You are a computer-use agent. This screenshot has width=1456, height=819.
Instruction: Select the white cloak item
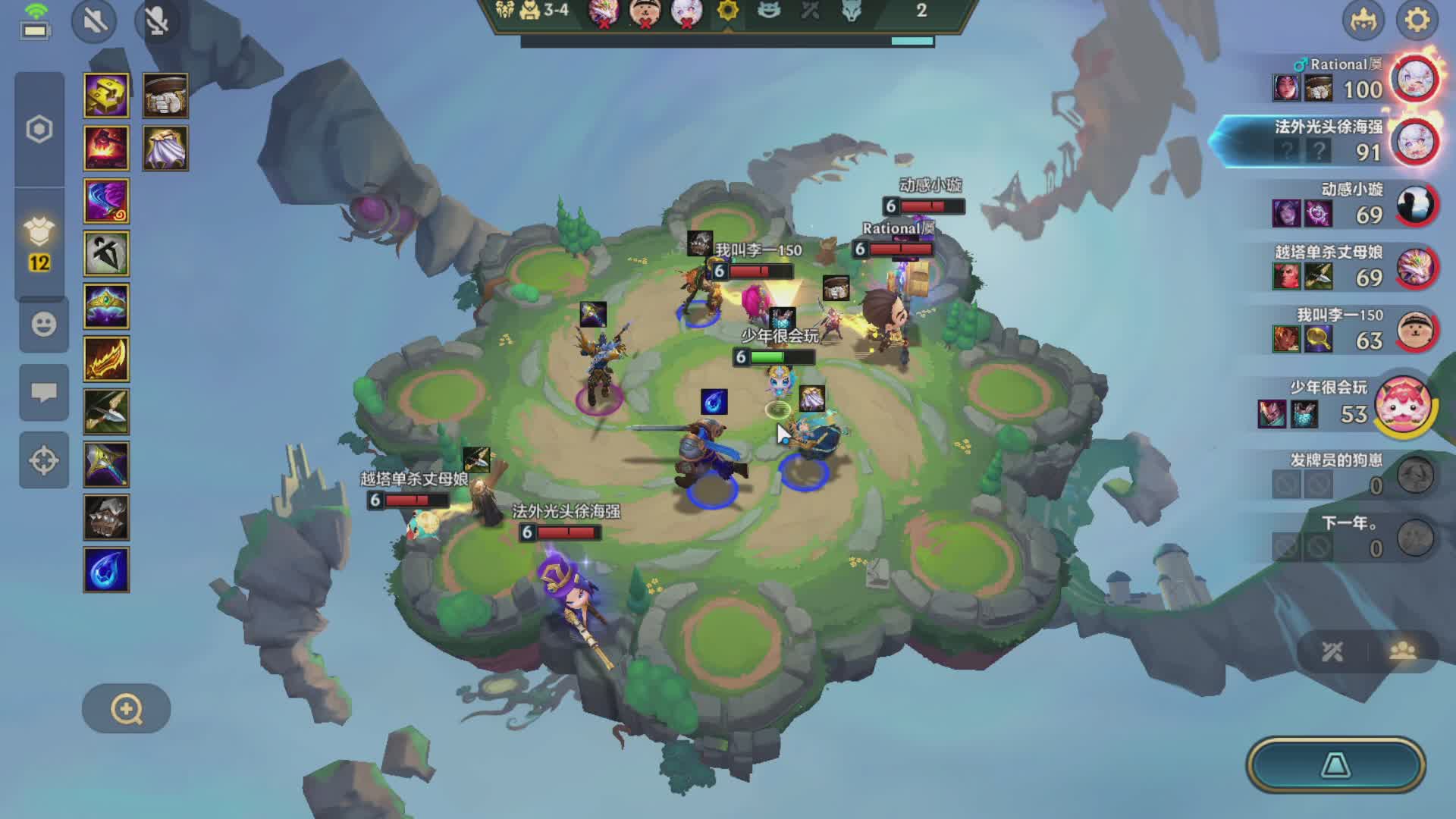coord(165,148)
